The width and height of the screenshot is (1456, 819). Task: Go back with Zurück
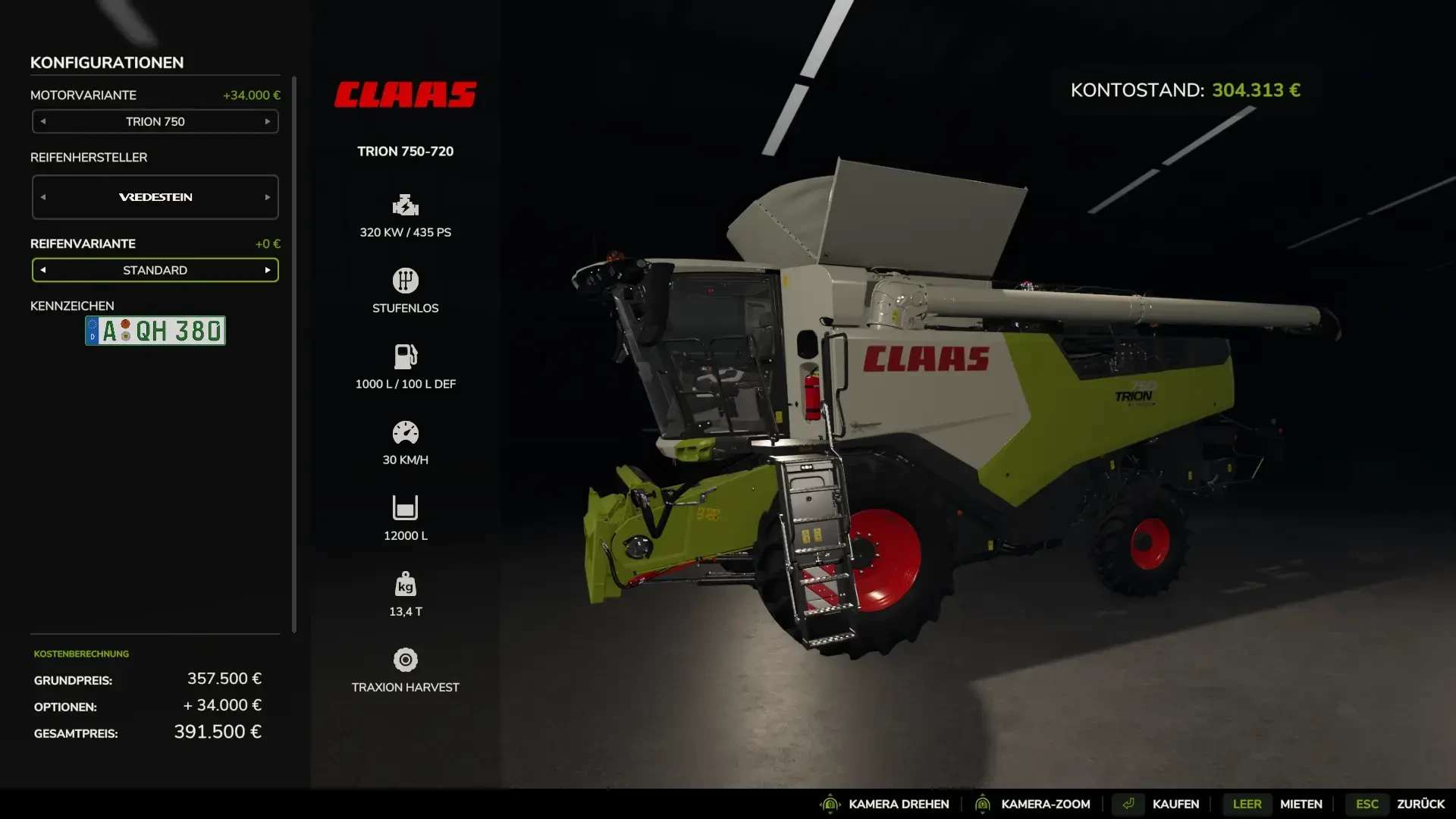[x=1420, y=804]
